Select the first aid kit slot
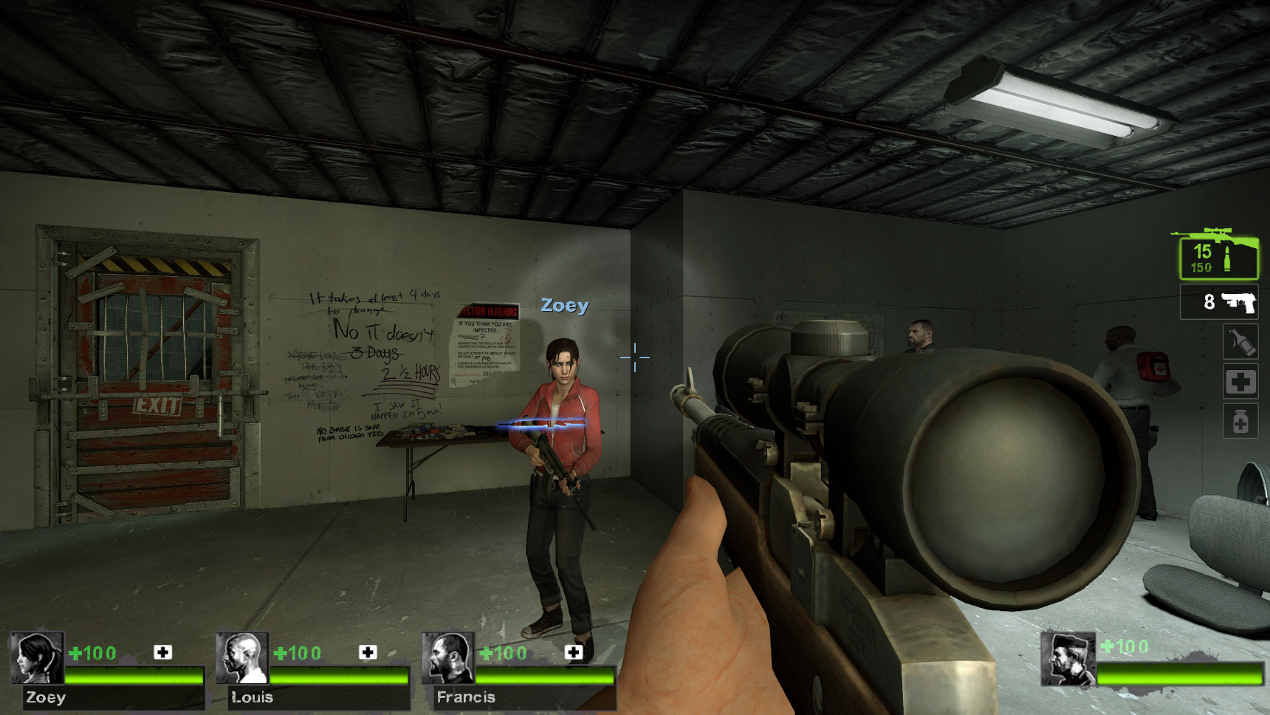 click(1240, 381)
